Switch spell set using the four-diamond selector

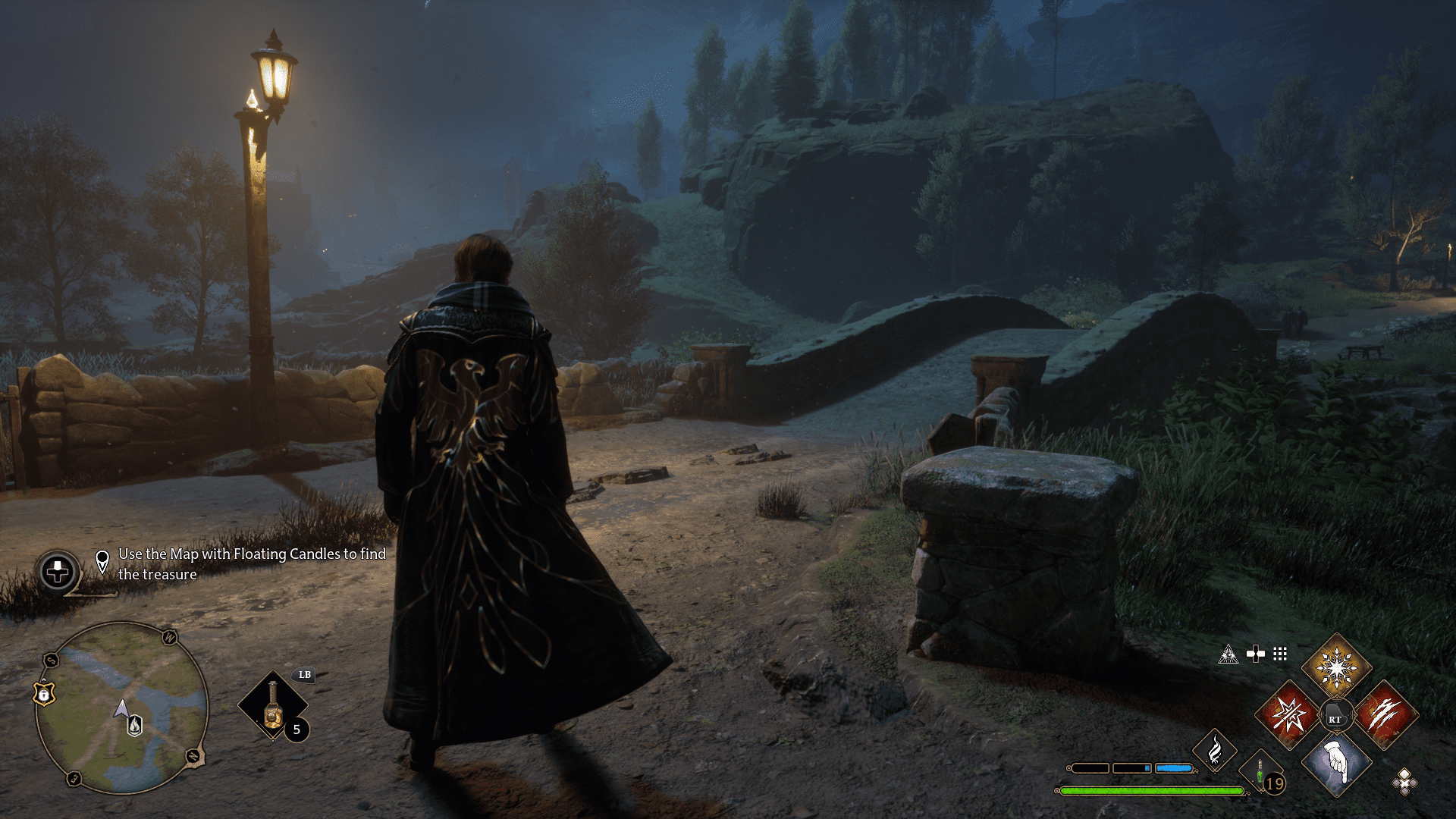1404,781
